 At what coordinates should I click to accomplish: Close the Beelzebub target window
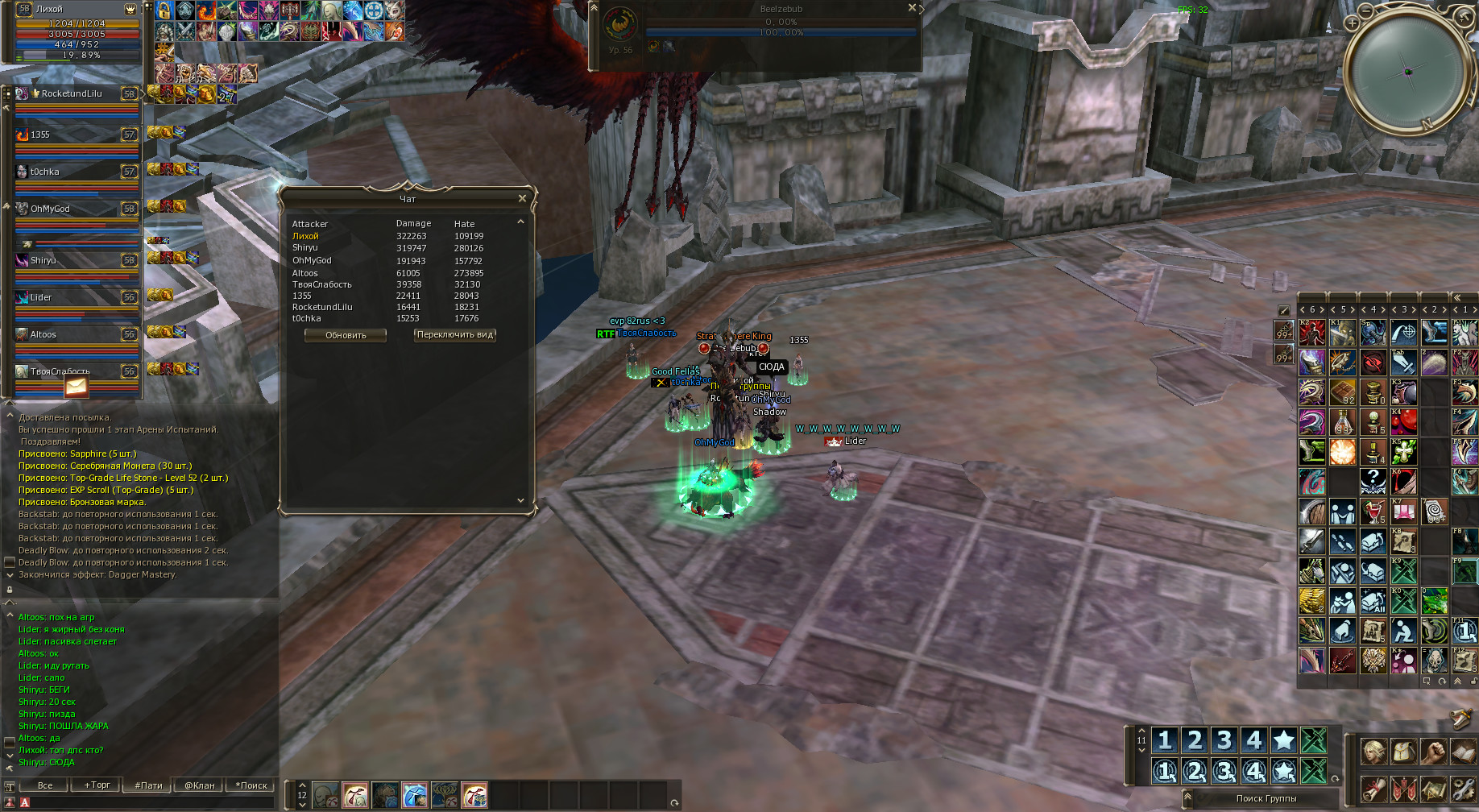(x=912, y=8)
